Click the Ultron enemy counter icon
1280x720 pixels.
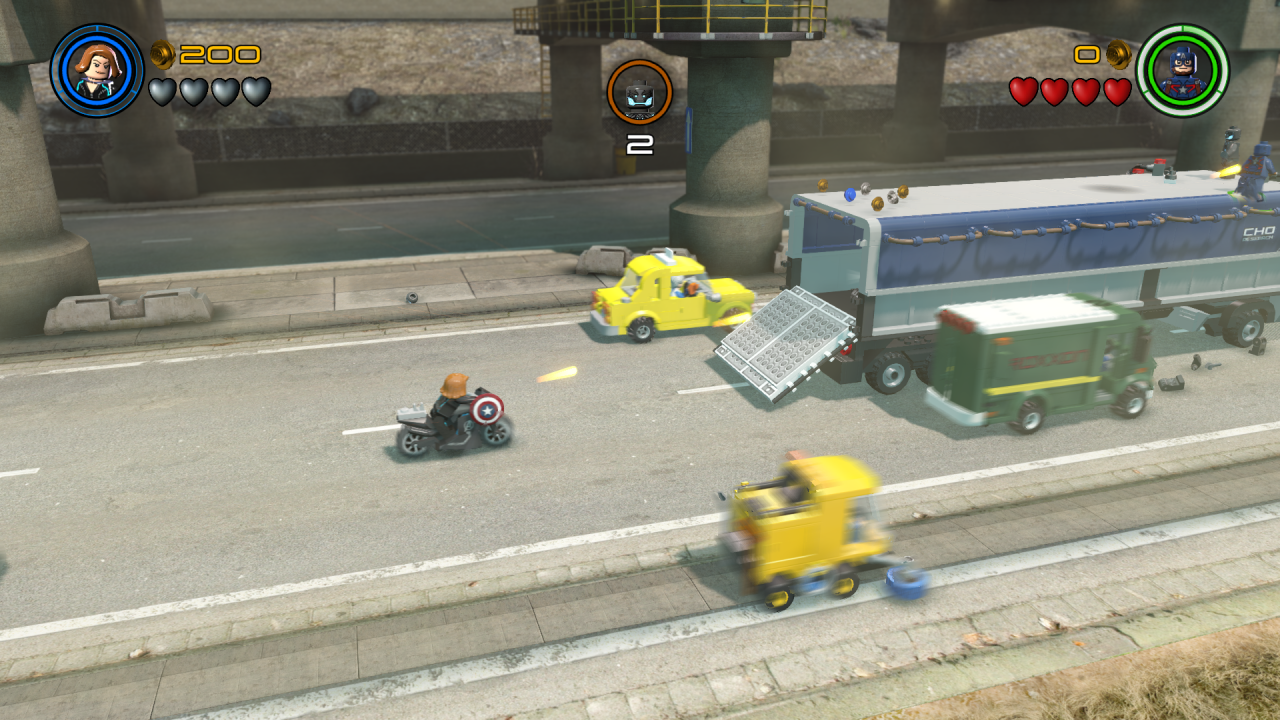(x=639, y=93)
